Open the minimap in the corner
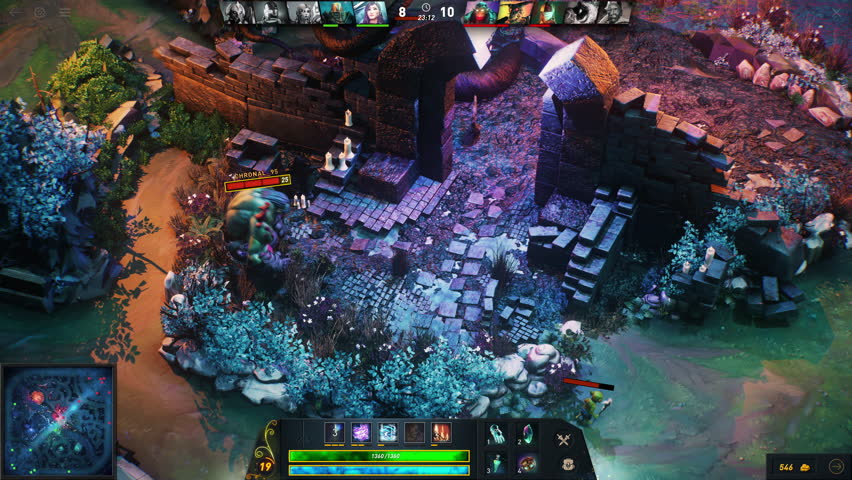The width and height of the screenshot is (852, 480). point(58,421)
